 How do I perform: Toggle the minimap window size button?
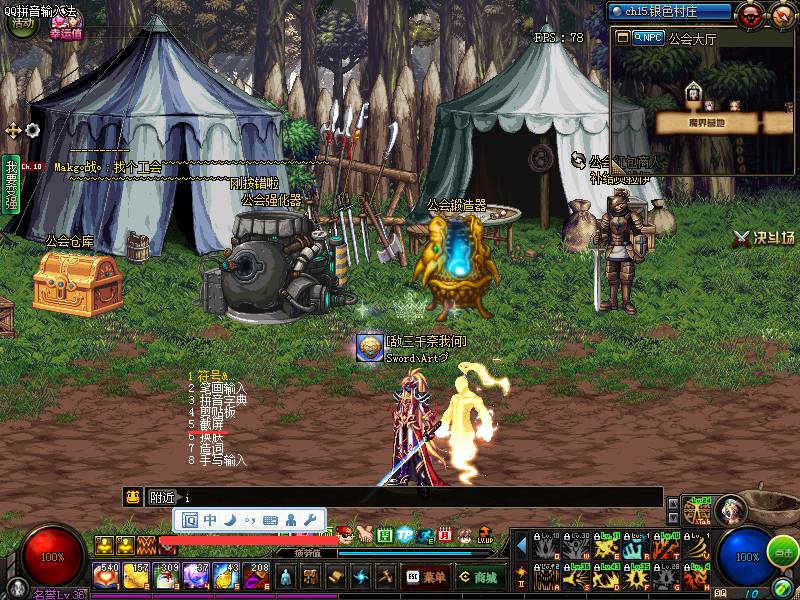pos(622,37)
